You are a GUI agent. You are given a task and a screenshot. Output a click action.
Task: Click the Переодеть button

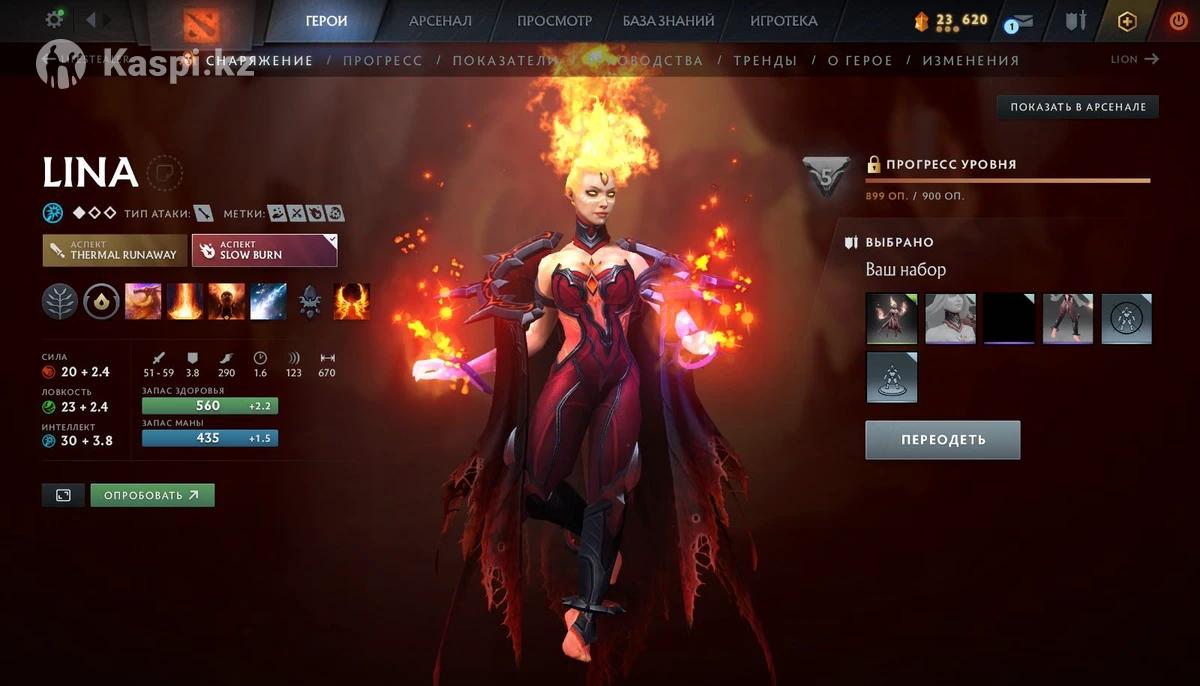pyautogui.click(x=942, y=440)
